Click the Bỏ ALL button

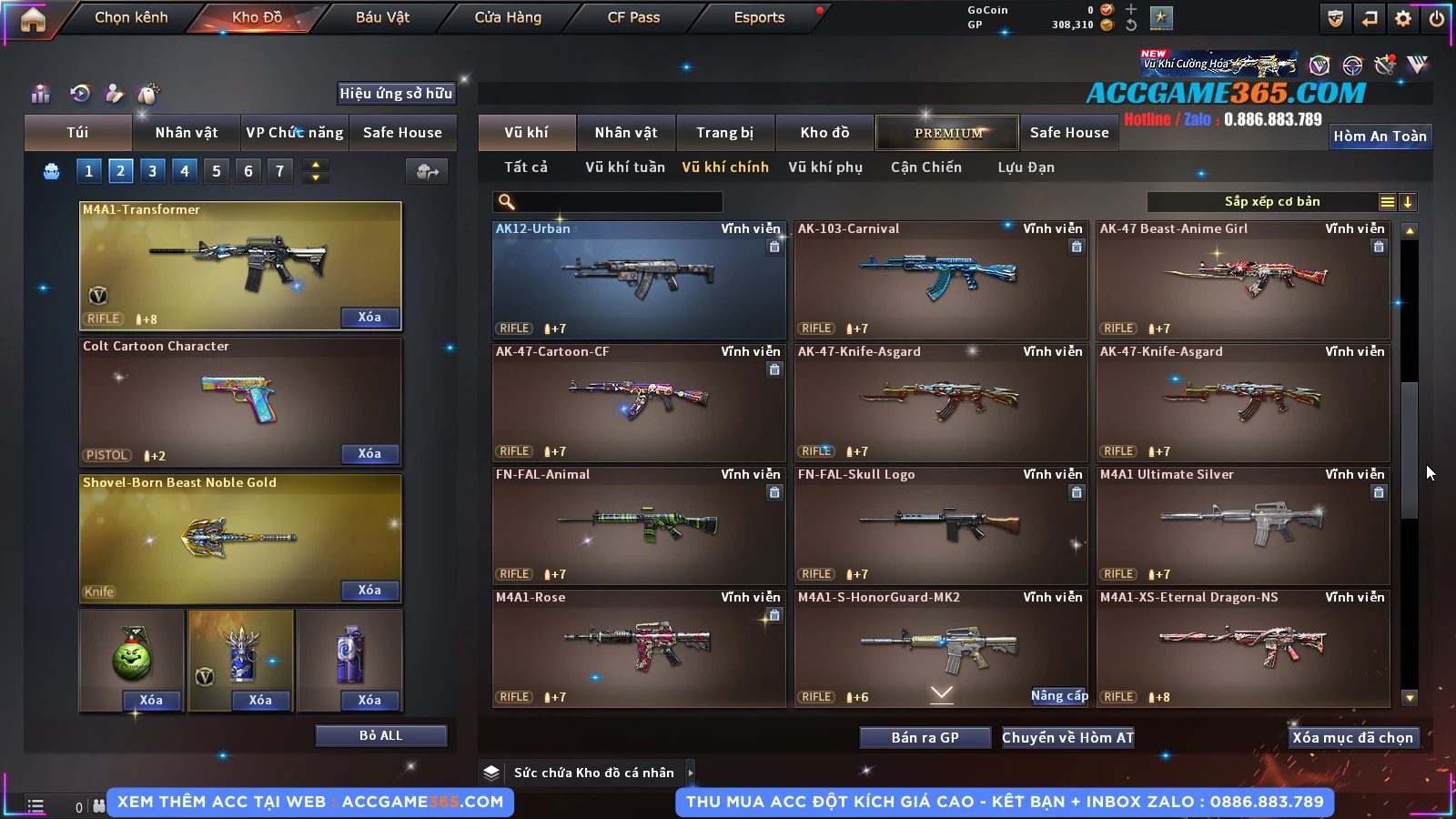[x=380, y=736]
